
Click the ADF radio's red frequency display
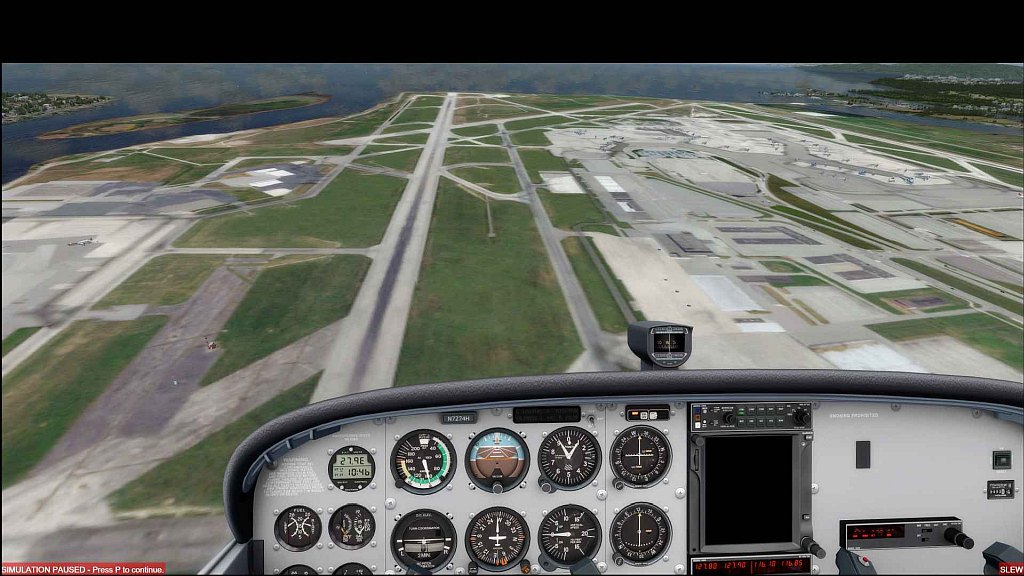(877, 531)
